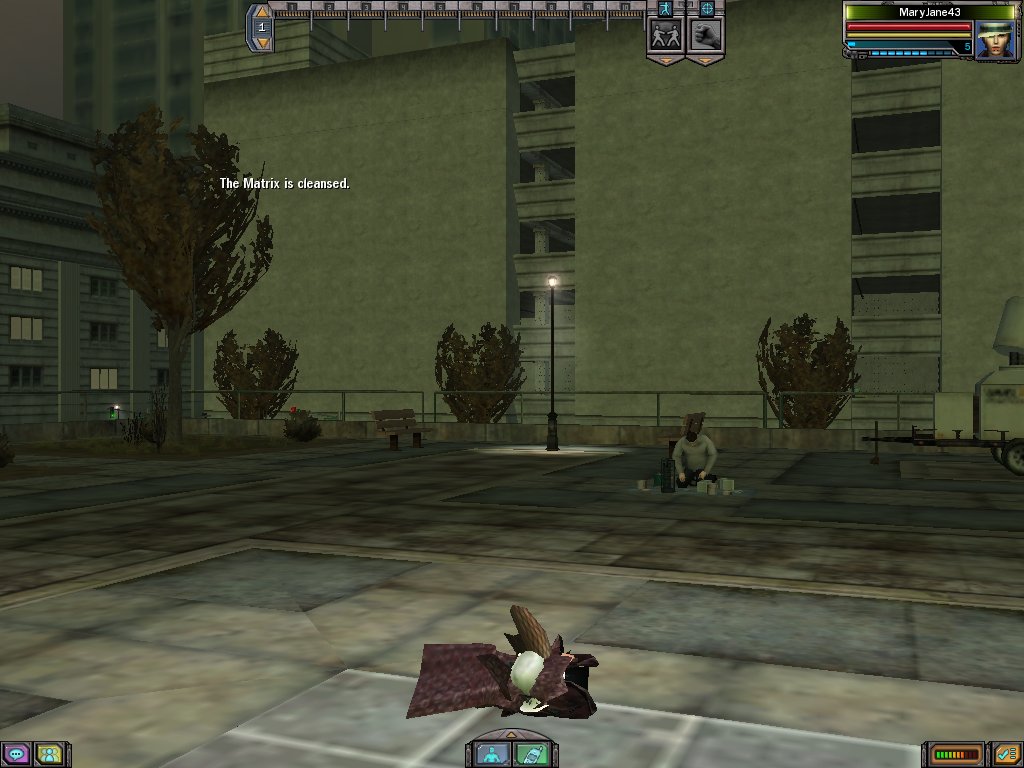Click the hotbar page down arrow

[x=262, y=43]
